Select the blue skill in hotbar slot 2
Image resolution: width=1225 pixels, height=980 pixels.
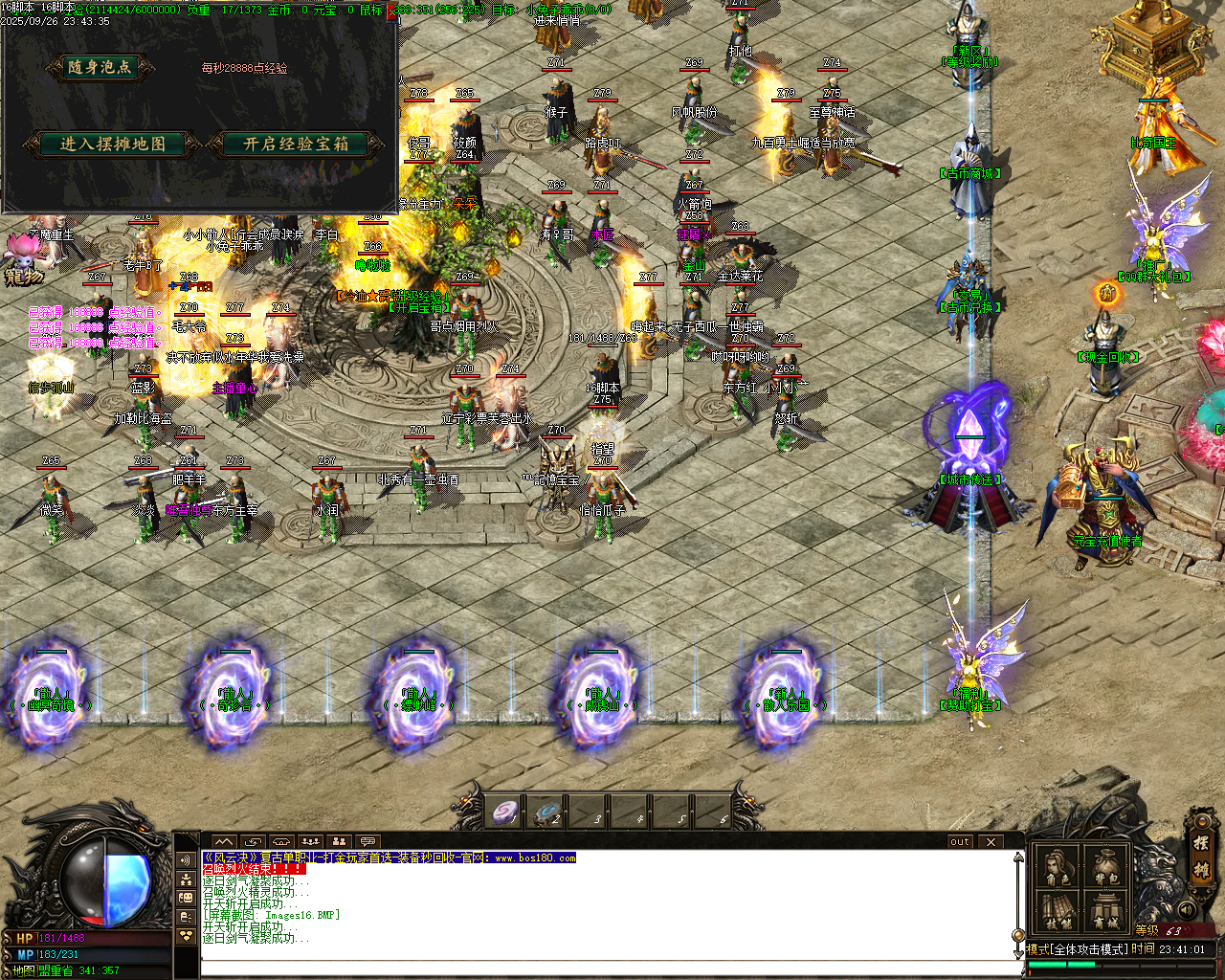tap(547, 812)
